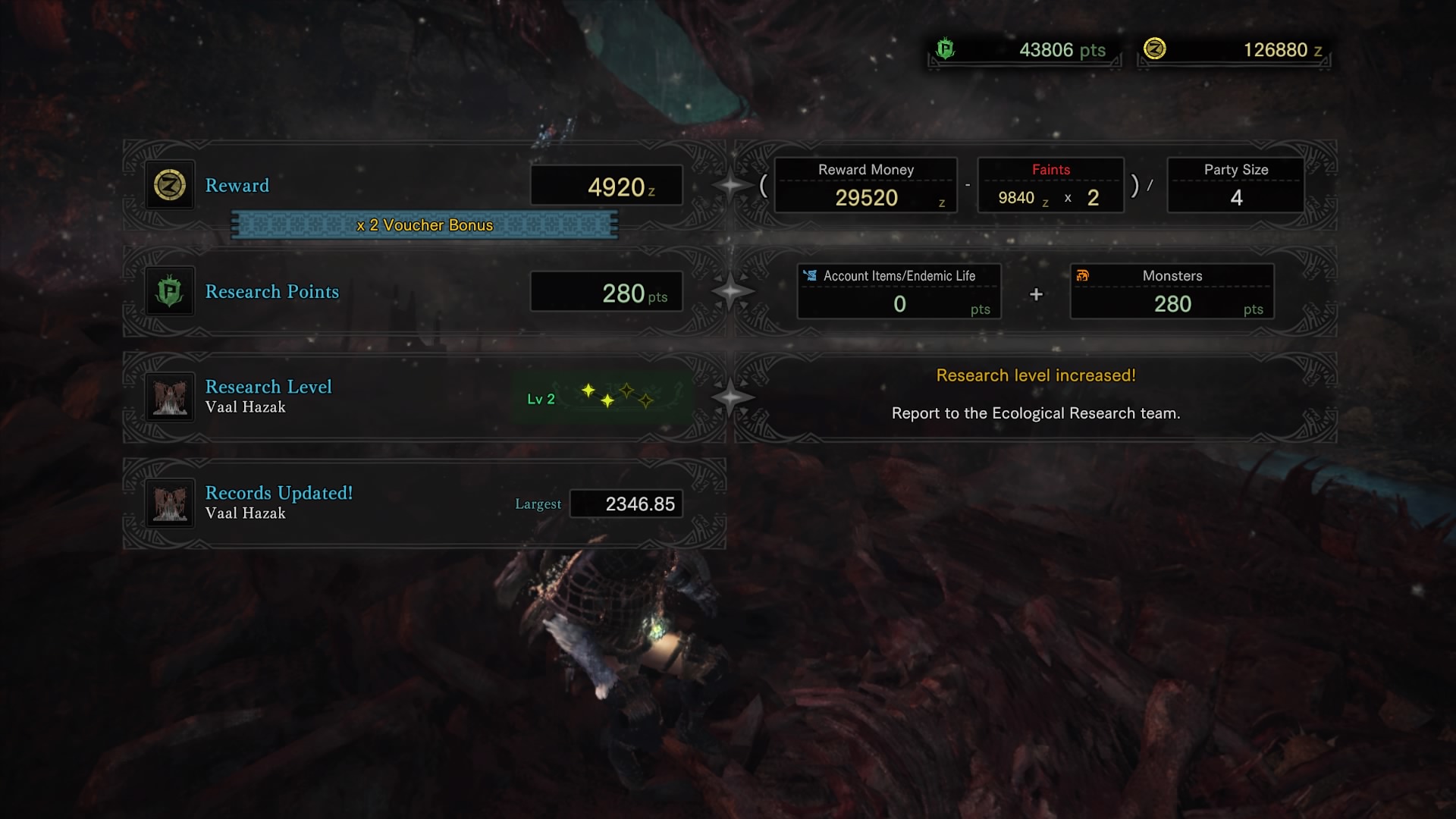Click the filled first star of Research Level
Screen dimensions: 1456x819
pyautogui.click(x=590, y=391)
